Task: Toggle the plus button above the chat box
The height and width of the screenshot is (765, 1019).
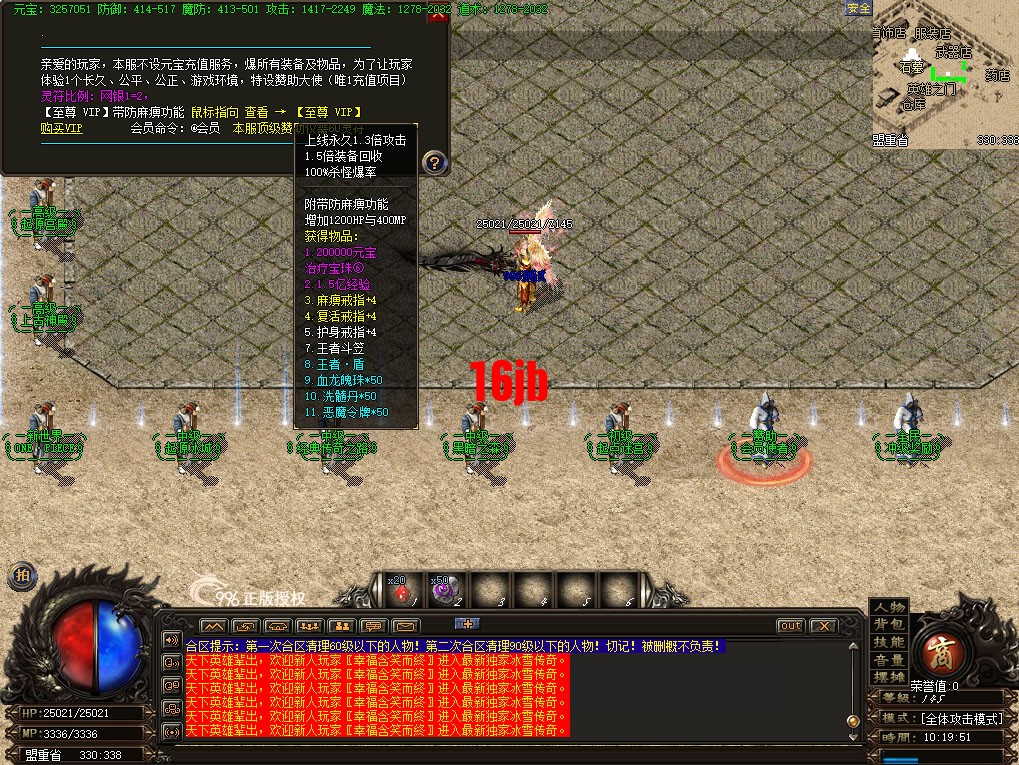Action: 467,623
